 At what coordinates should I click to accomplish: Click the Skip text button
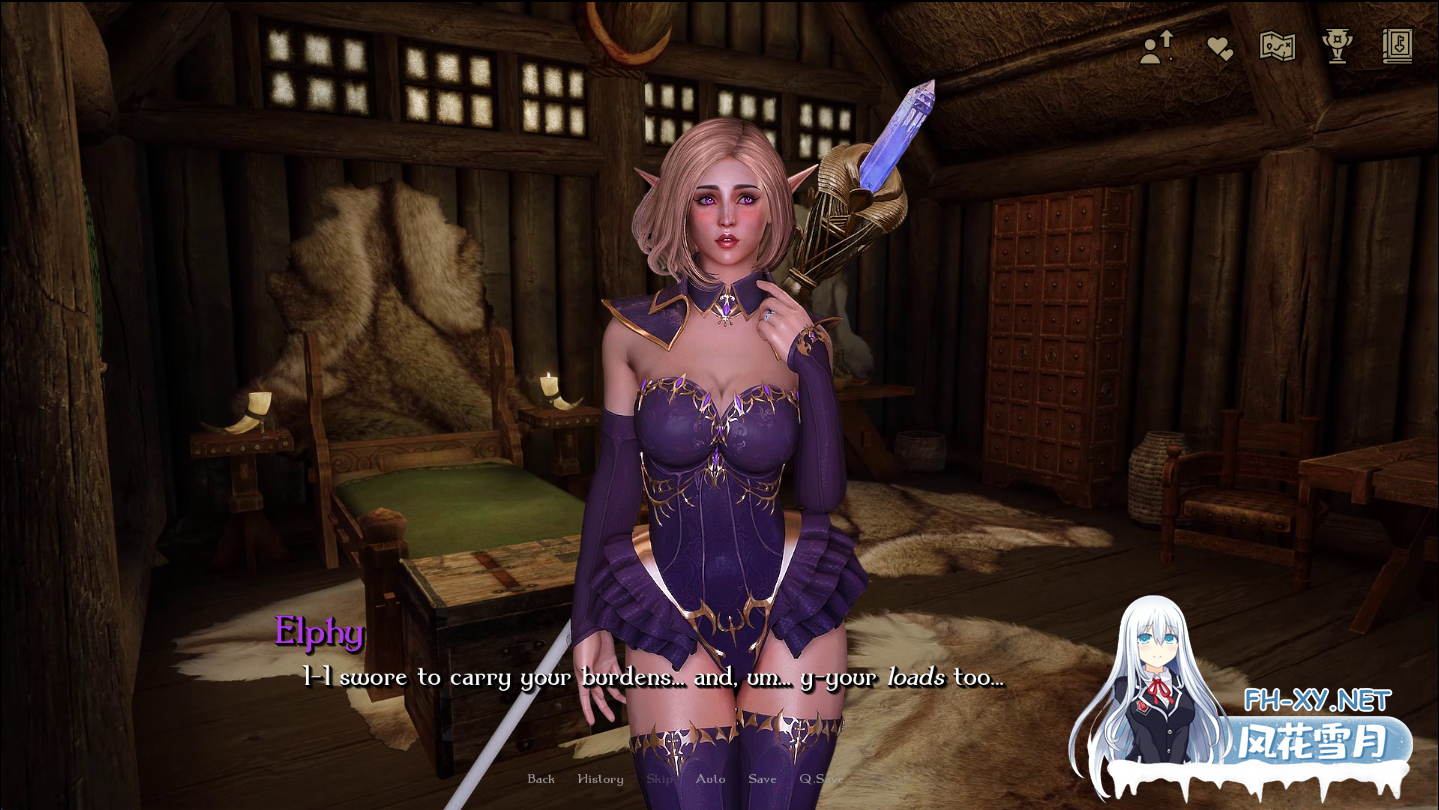pos(660,779)
